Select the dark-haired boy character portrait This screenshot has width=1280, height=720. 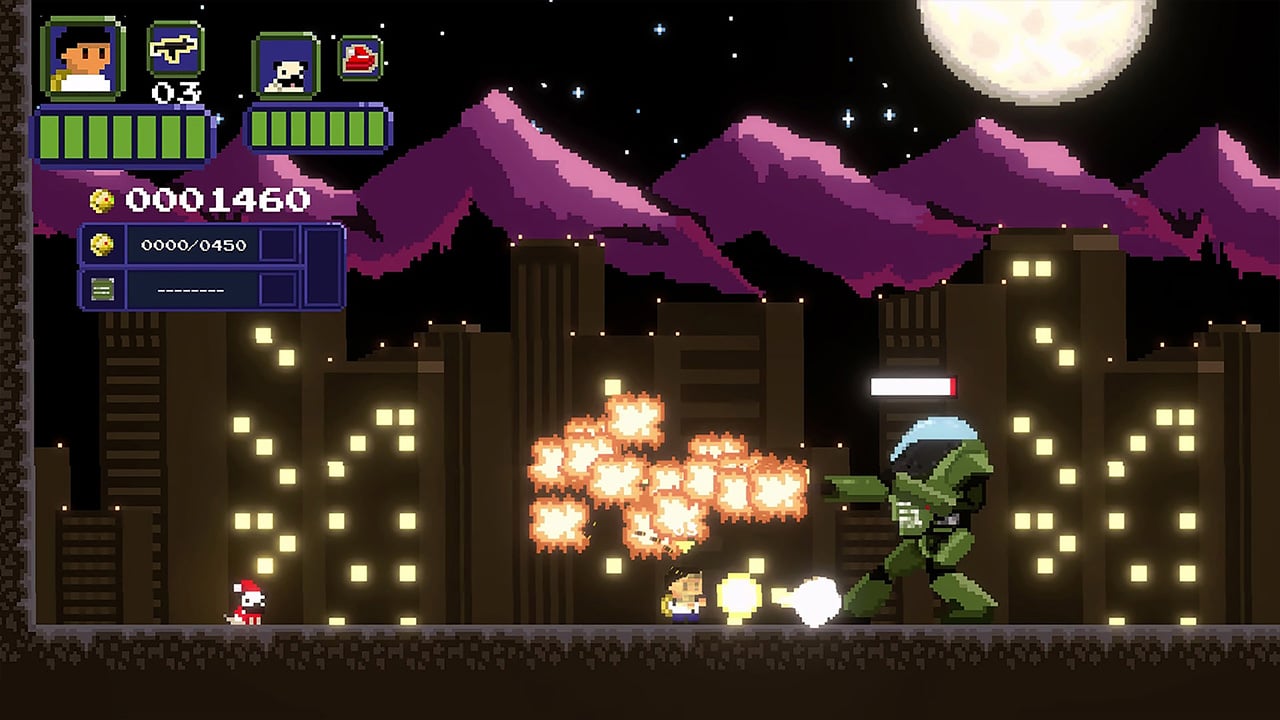pyautogui.click(x=82, y=60)
